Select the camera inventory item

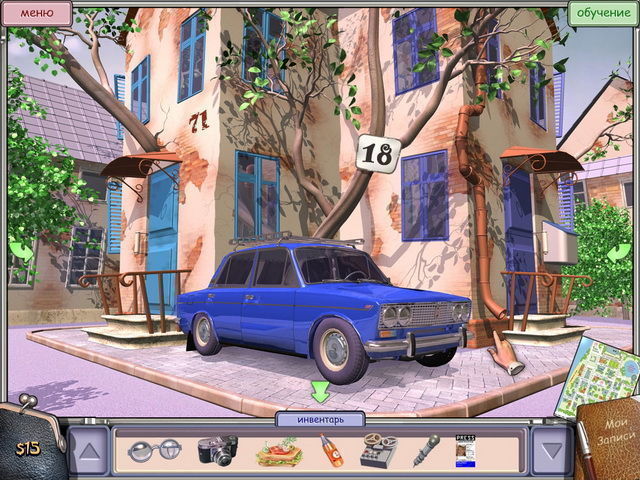click(x=217, y=449)
